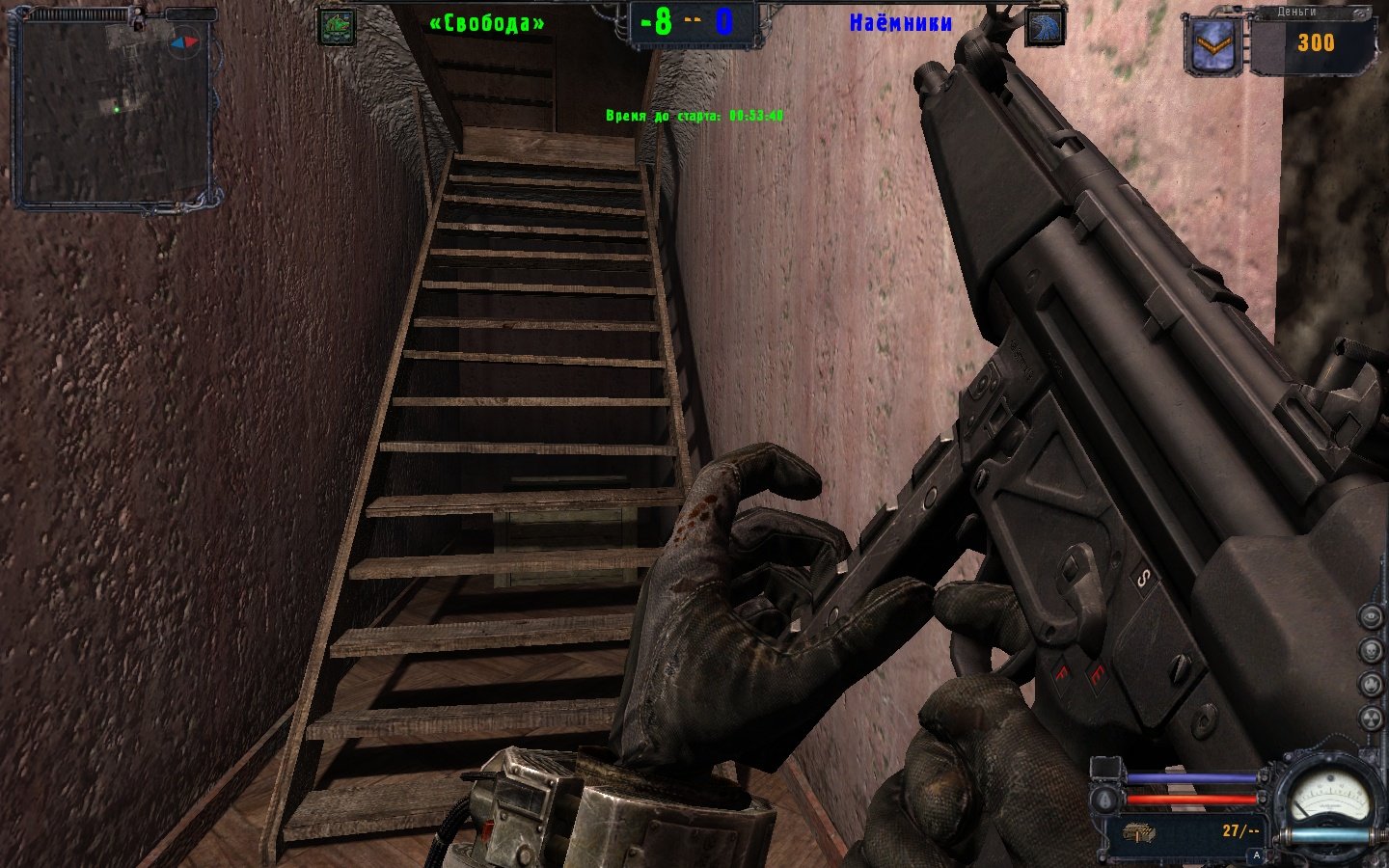Click the minimap in the corner
This screenshot has width=1389, height=868.
click(x=112, y=112)
